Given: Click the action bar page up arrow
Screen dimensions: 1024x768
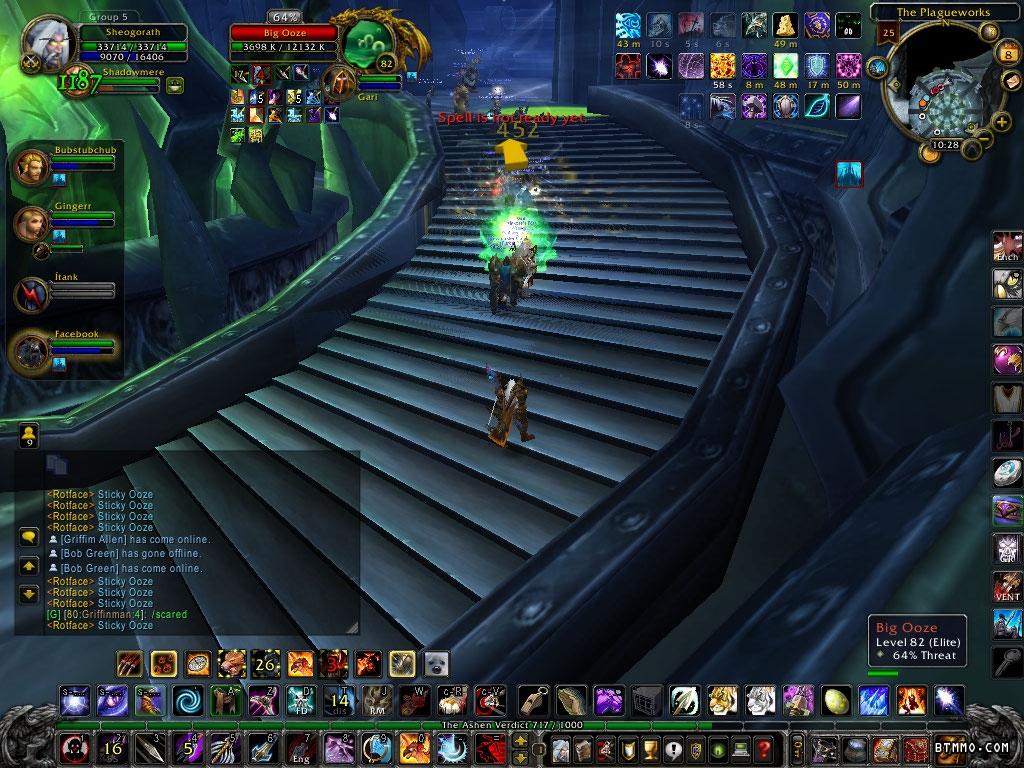Looking at the screenshot, I should [x=520, y=740].
